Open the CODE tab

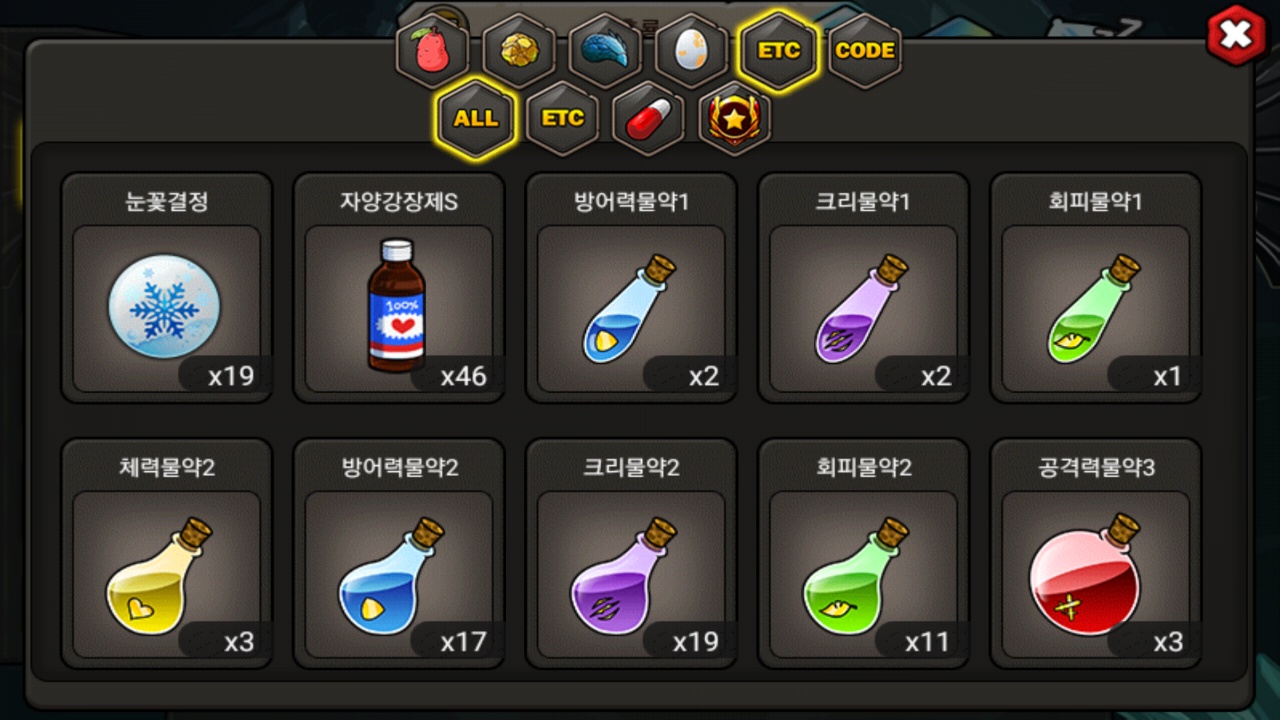(x=864, y=51)
